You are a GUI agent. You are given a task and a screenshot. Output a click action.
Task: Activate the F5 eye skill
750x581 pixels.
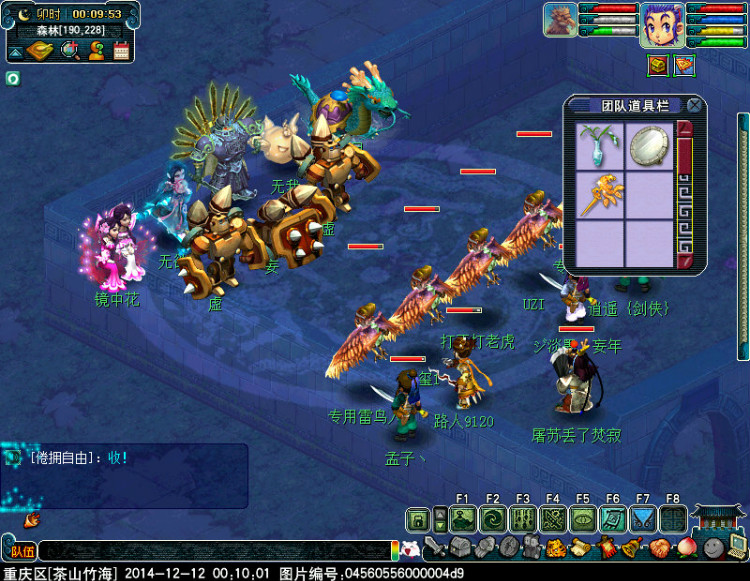[x=582, y=519]
